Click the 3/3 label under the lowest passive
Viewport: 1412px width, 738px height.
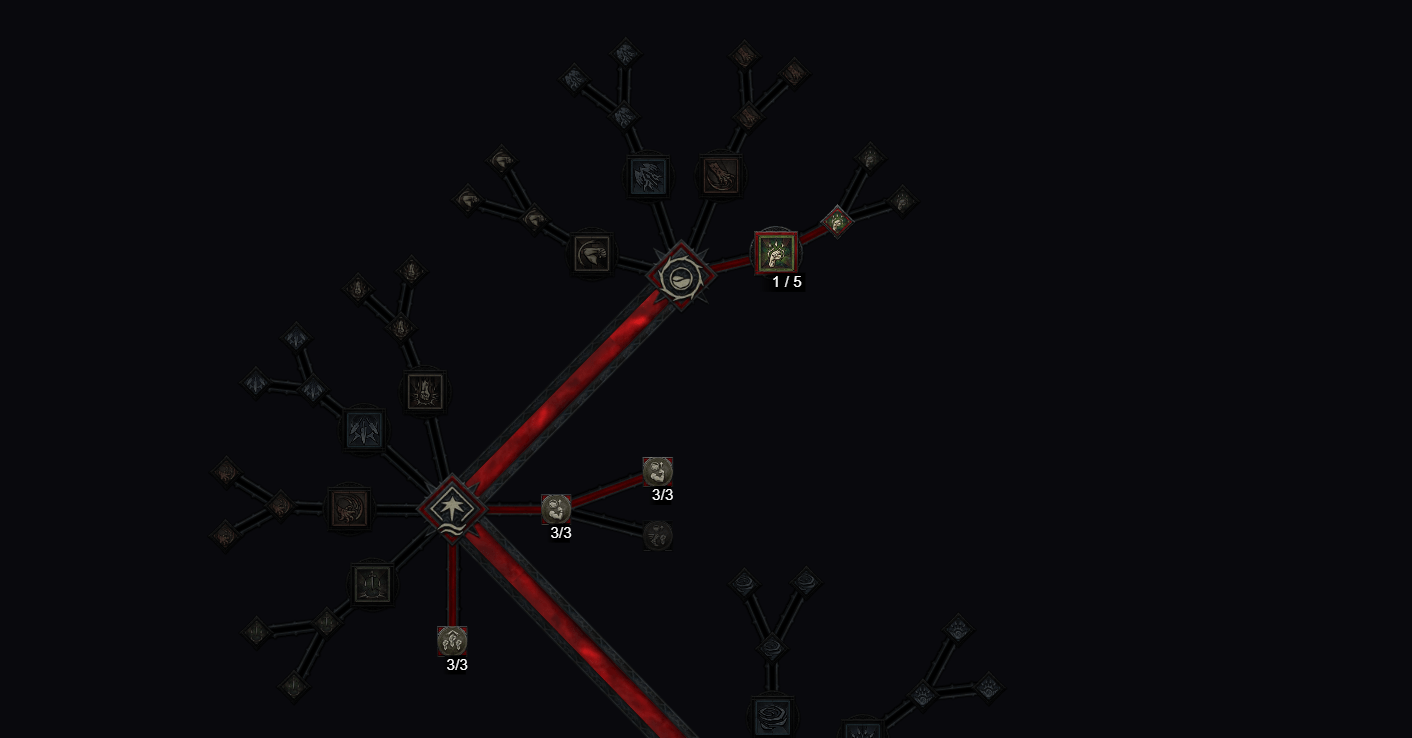[456, 664]
